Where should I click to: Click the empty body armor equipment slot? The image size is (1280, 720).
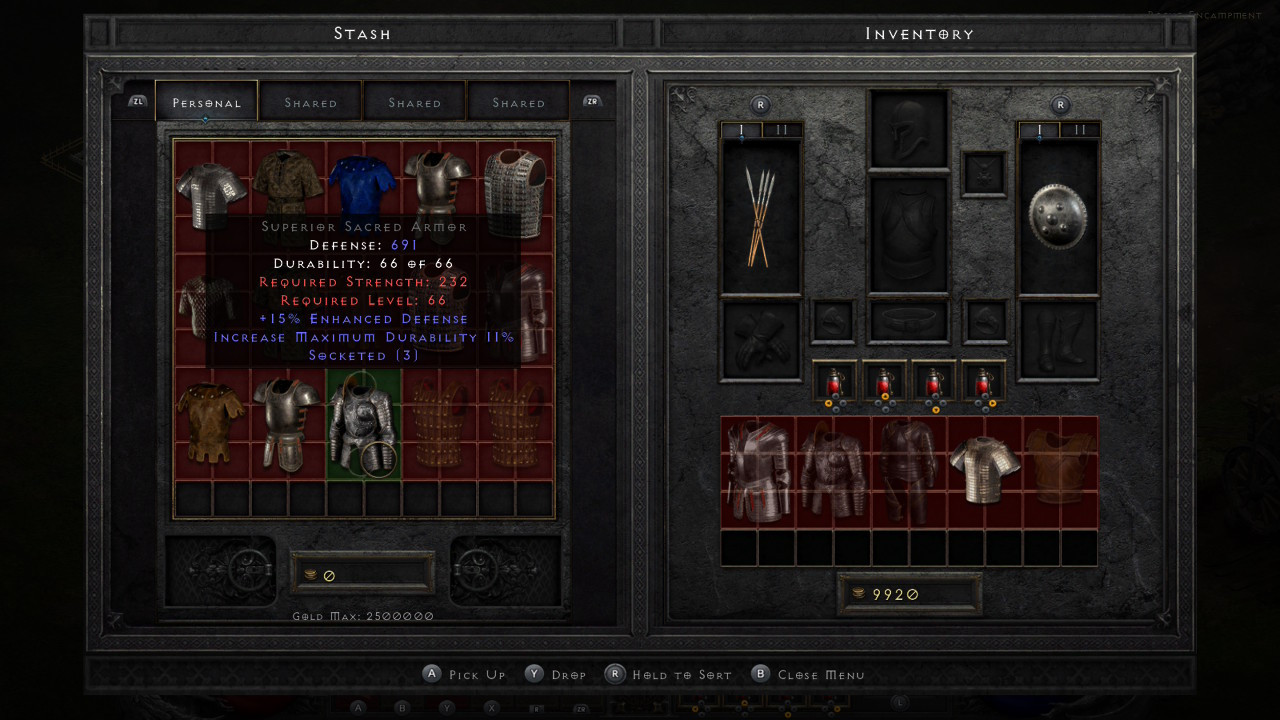(x=909, y=236)
